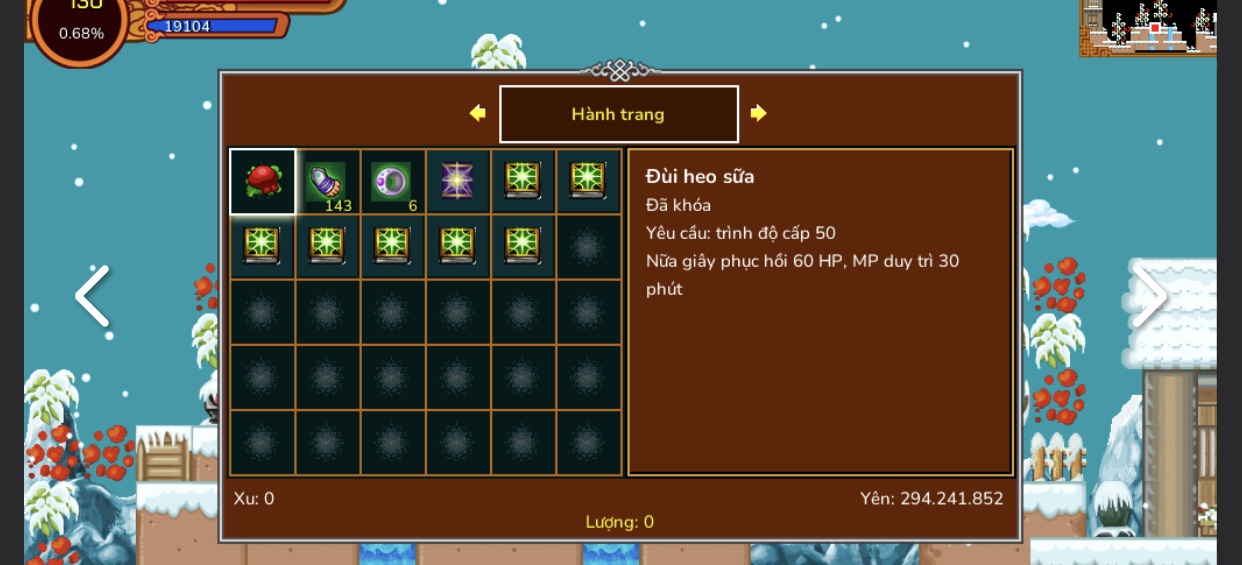Click the Hành trang title tab

click(618, 114)
